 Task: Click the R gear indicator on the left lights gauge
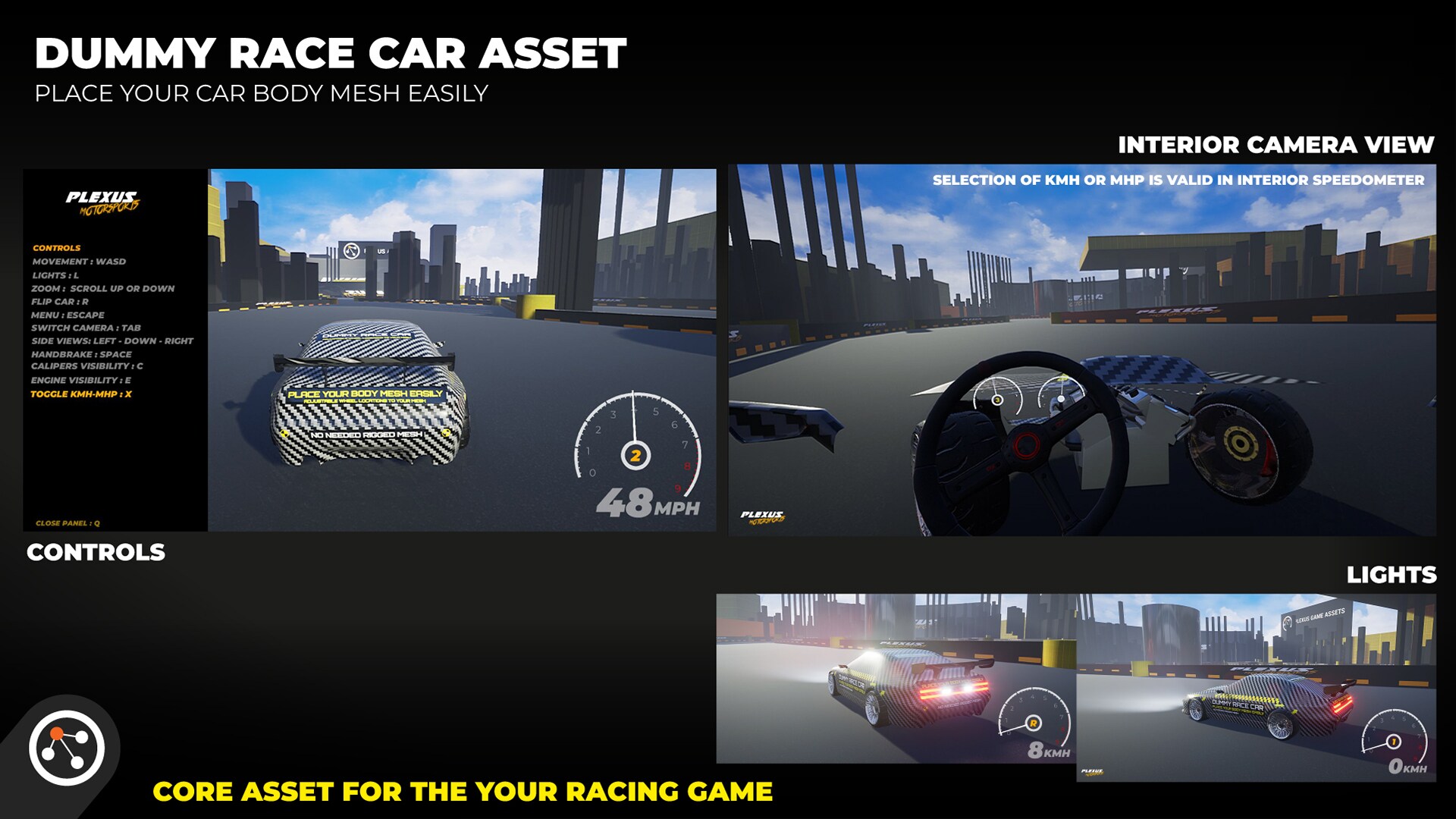click(x=1034, y=723)
